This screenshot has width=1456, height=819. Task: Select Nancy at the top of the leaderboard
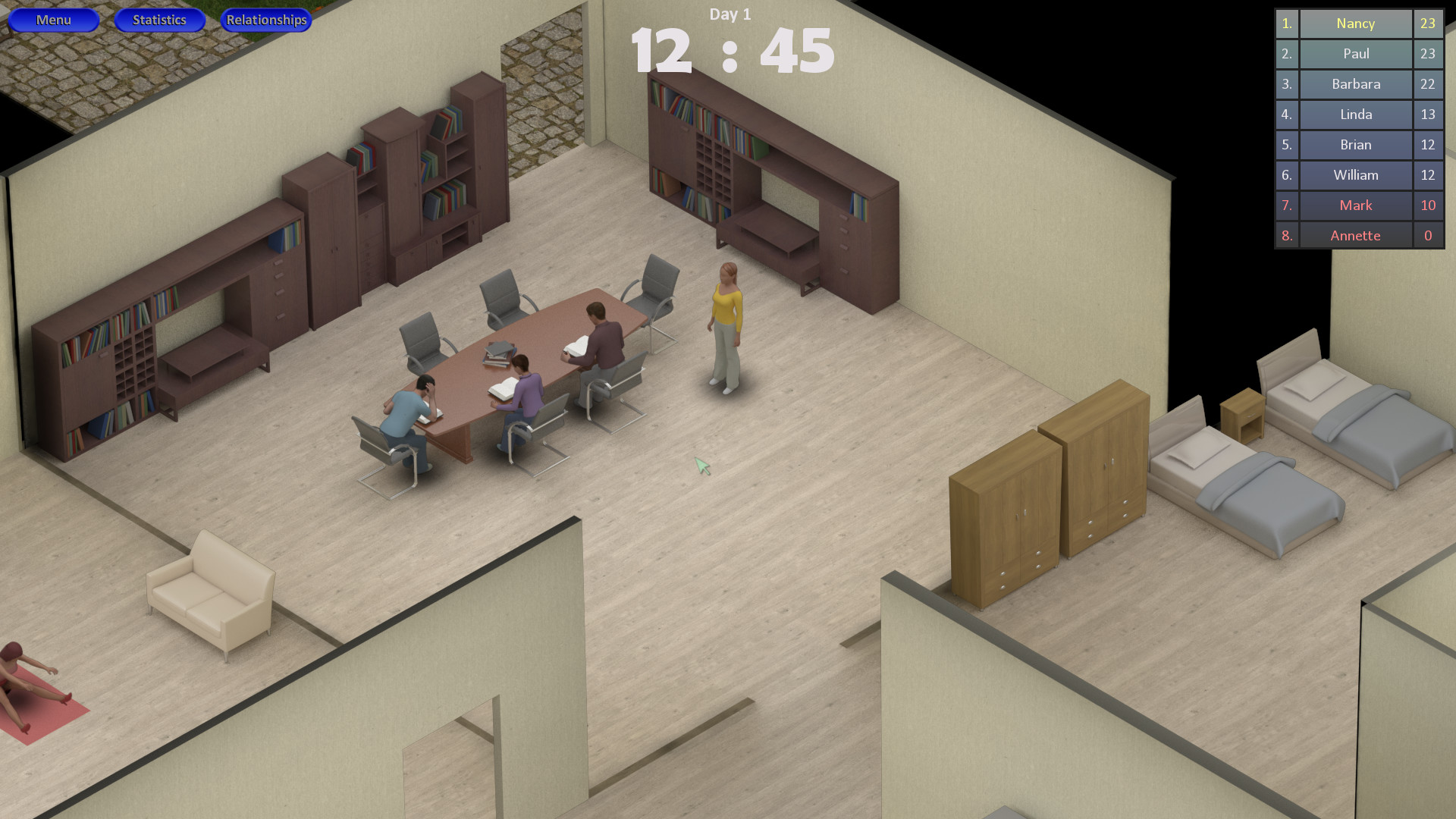click(1355, 24)
